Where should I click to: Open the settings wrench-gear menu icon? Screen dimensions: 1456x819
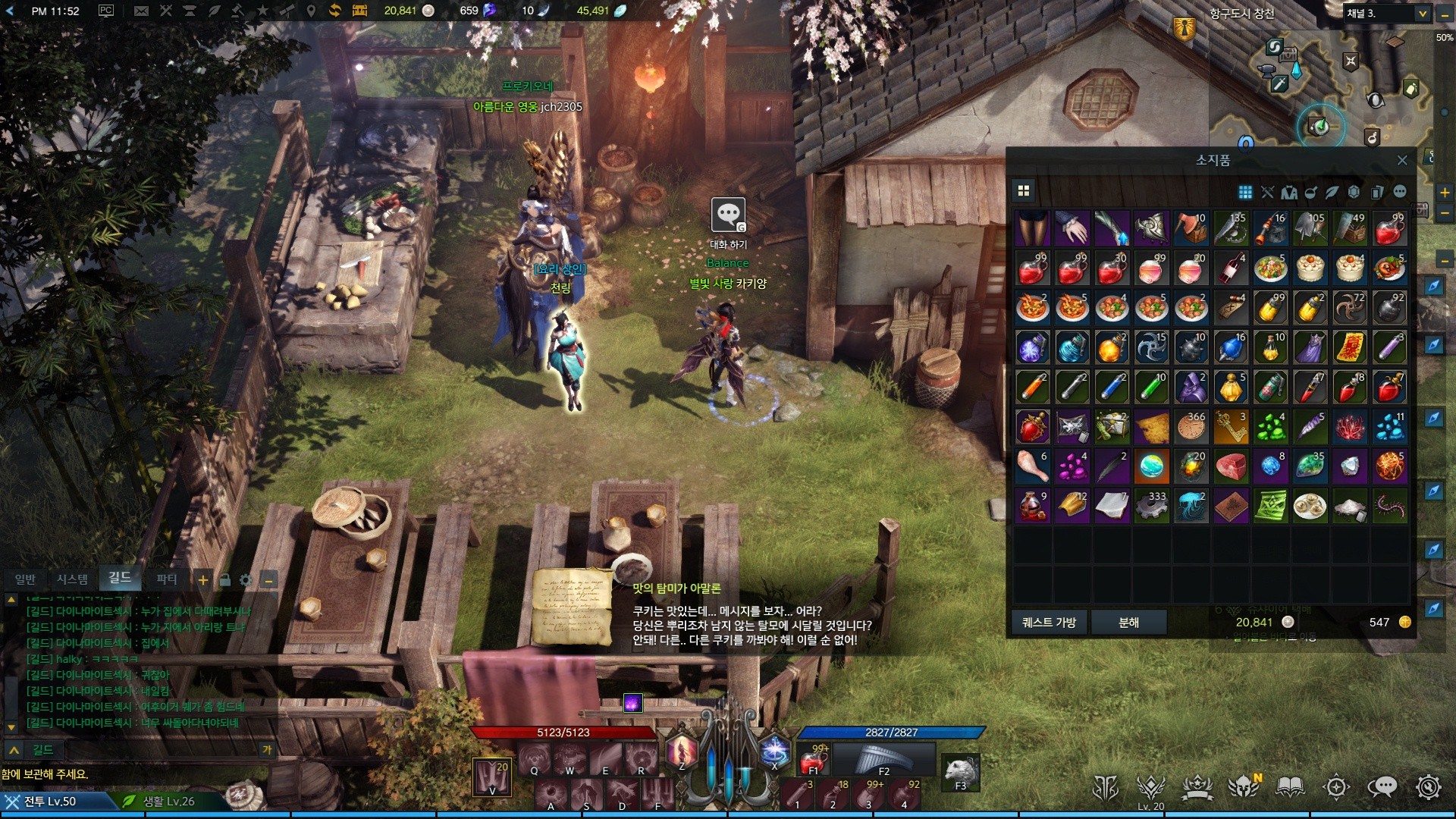(1429, 787)
